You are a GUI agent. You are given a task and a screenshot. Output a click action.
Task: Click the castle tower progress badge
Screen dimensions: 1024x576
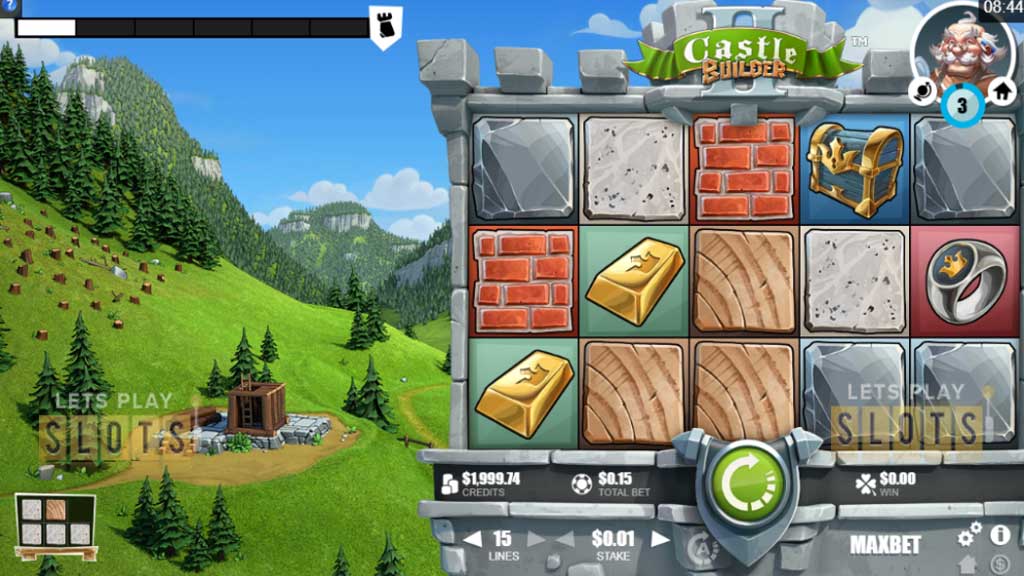[385, 26]
